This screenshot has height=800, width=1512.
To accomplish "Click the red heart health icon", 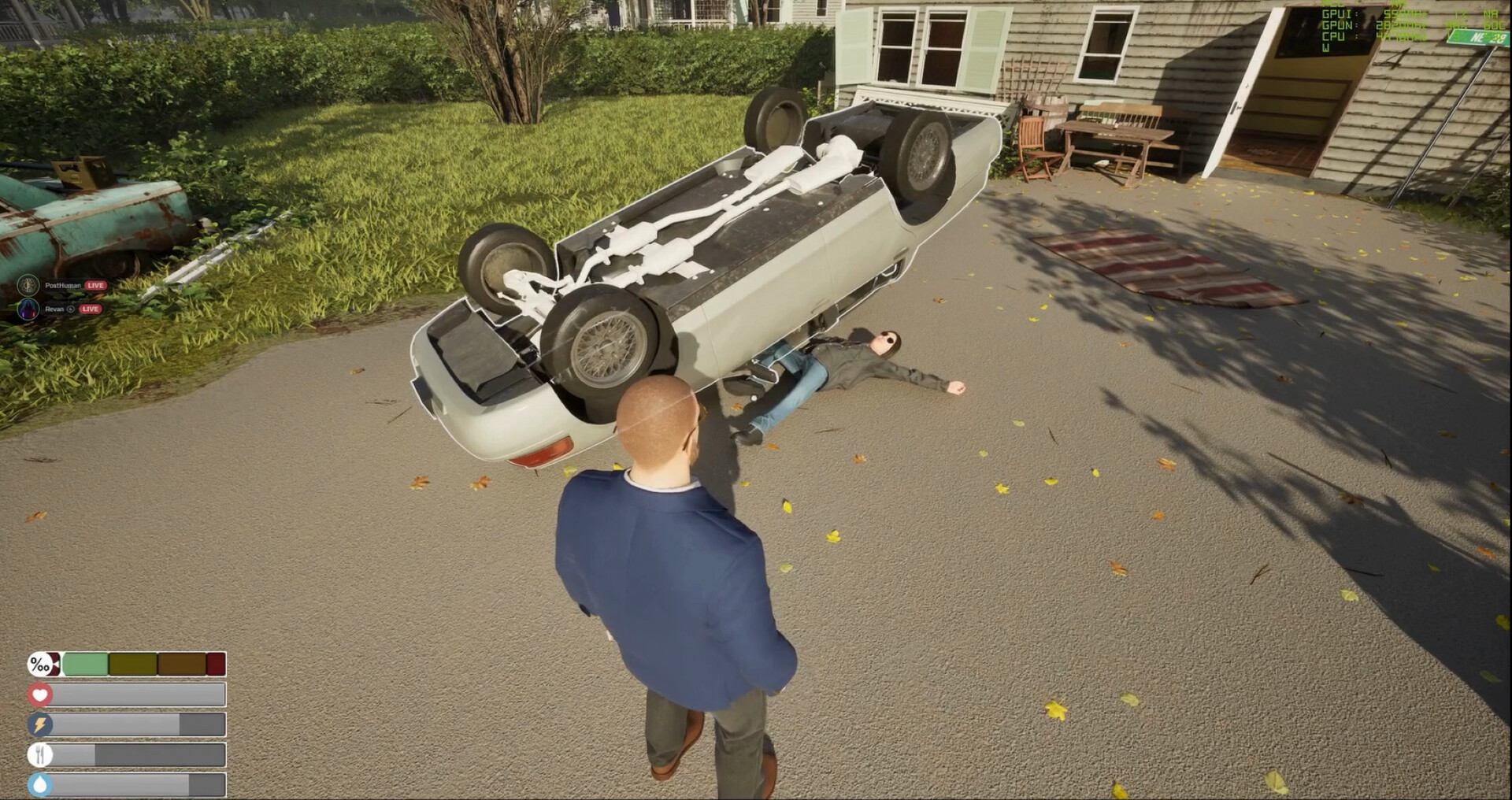I will [39, 694].
